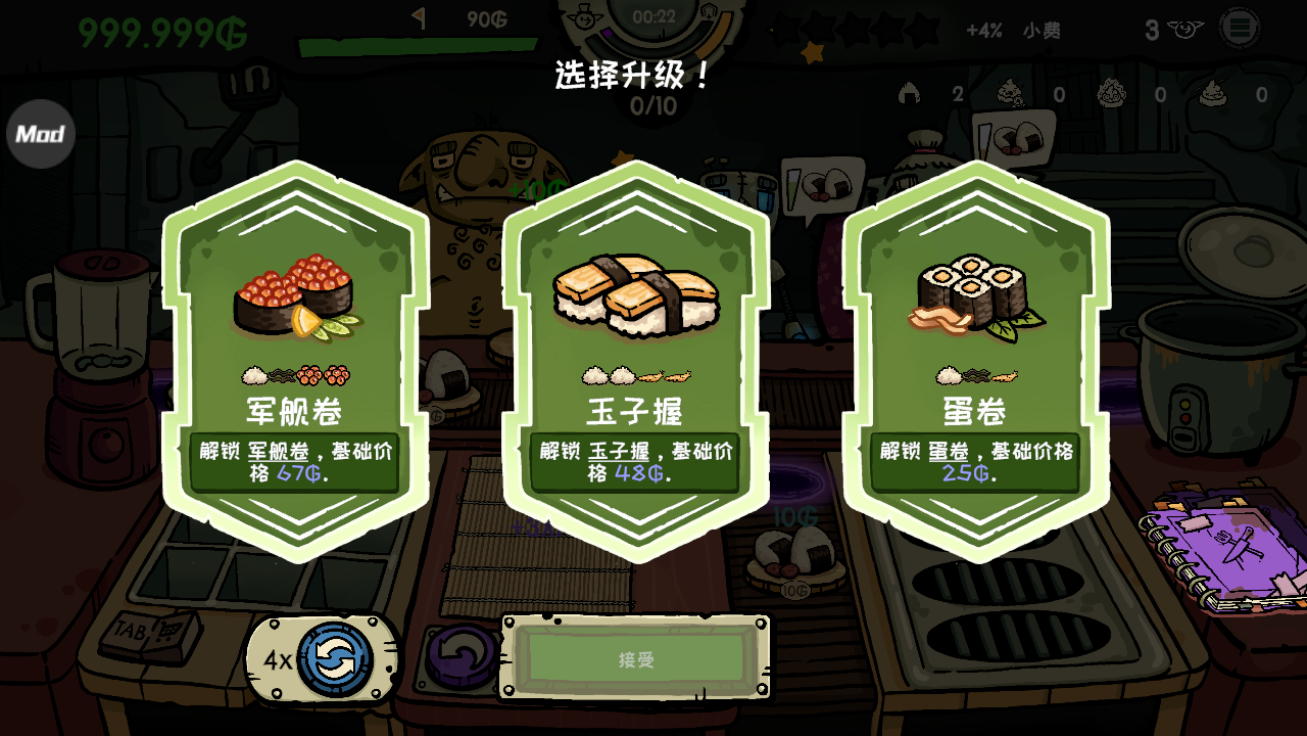Click the purple undo arrow button

point(461,657)
